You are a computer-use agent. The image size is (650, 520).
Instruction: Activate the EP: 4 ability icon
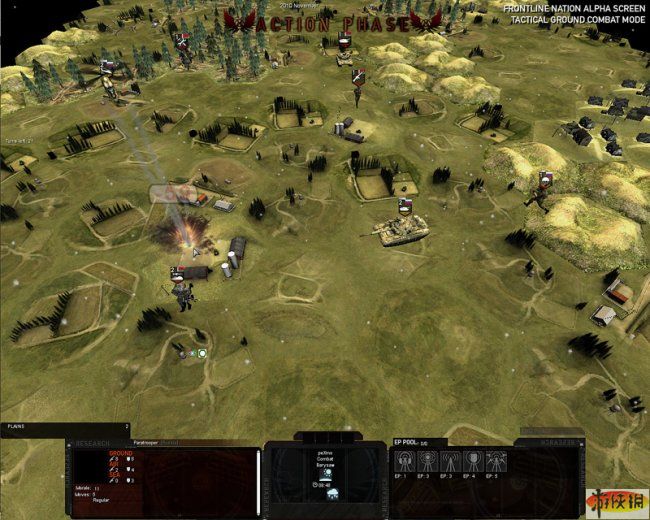click(474, 462)
